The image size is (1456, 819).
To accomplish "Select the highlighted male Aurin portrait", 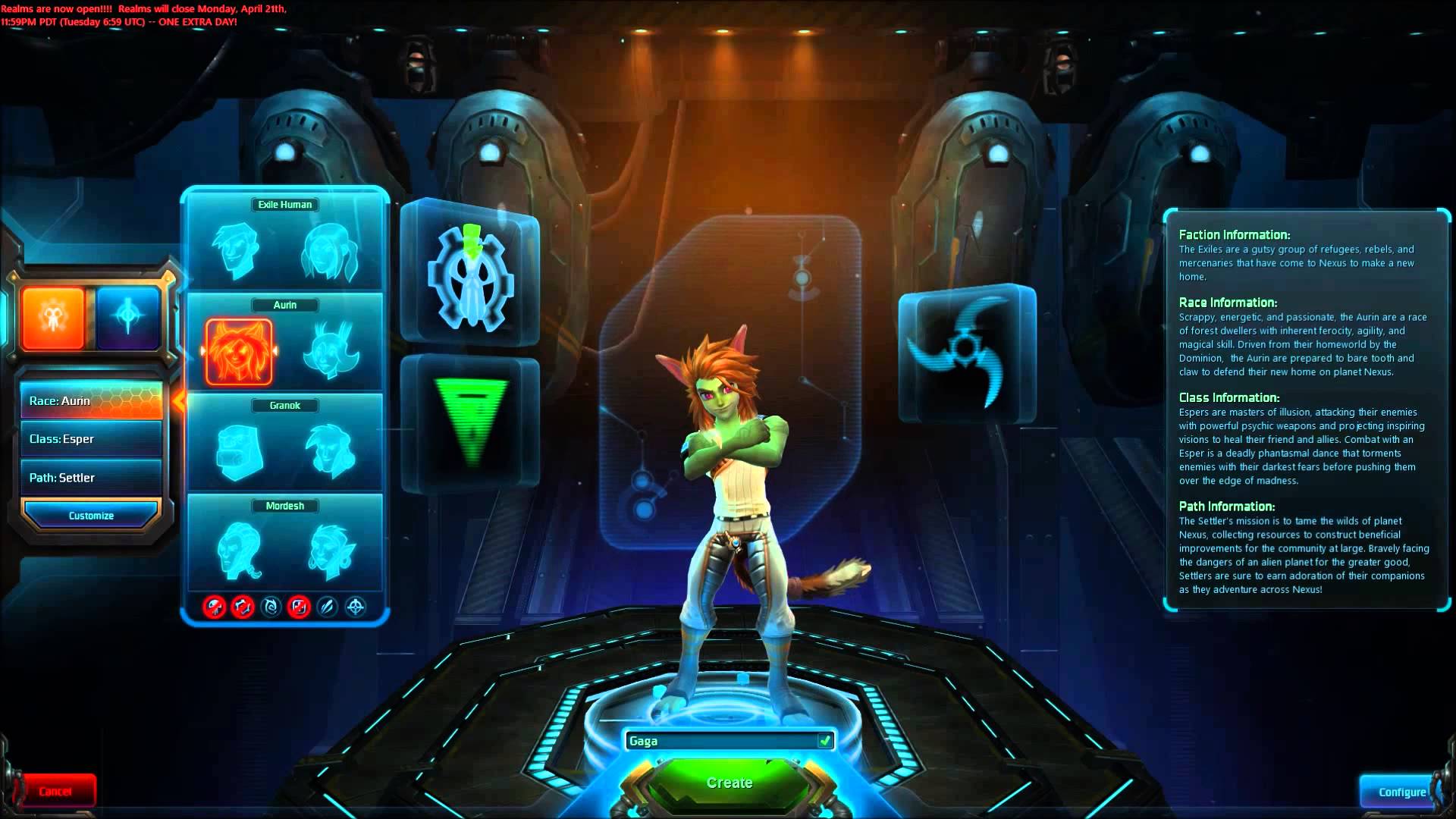I will pyautogui.click(x=240, y=349).
